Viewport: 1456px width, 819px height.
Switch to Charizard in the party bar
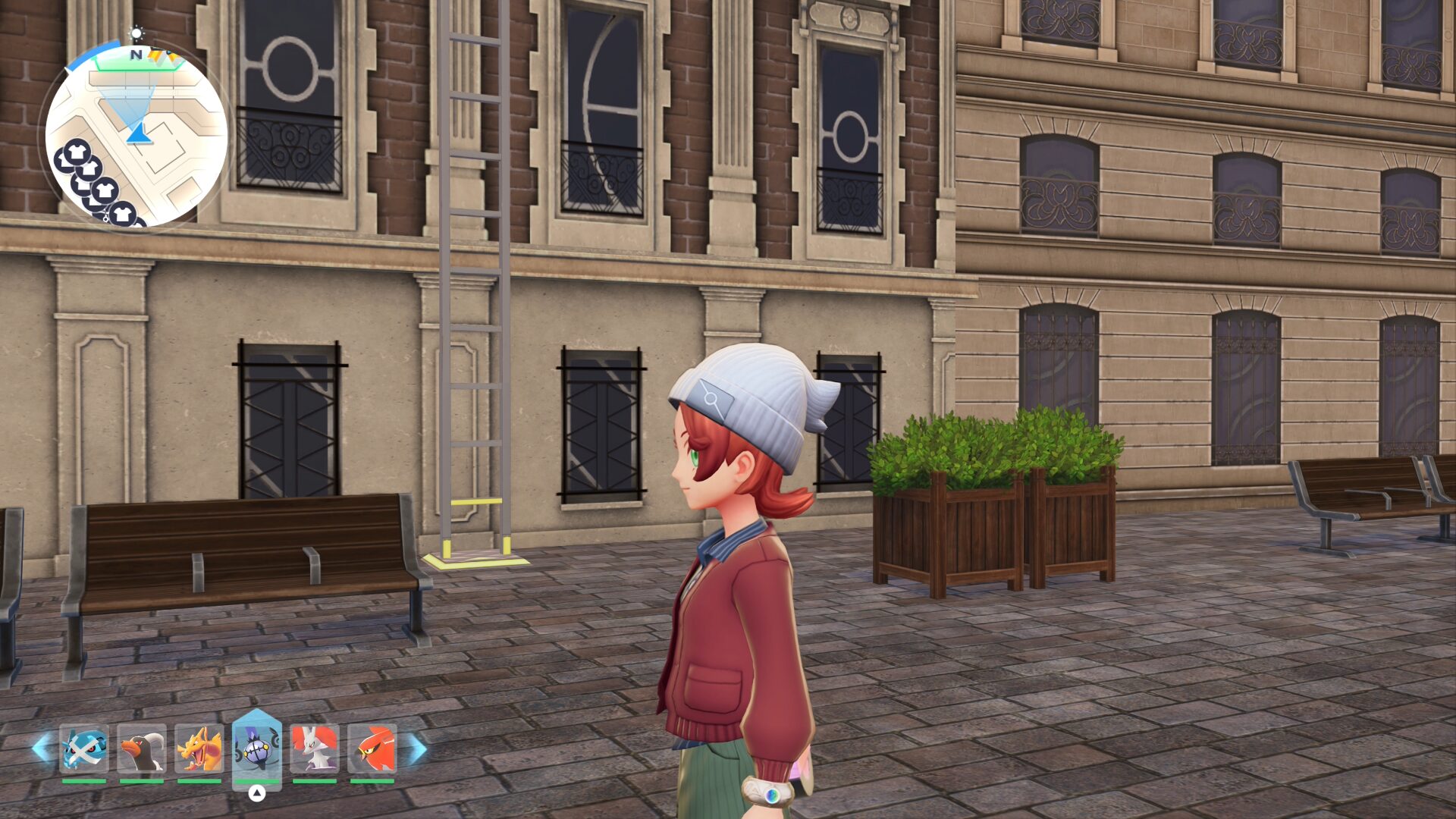[x=199, y=748]
